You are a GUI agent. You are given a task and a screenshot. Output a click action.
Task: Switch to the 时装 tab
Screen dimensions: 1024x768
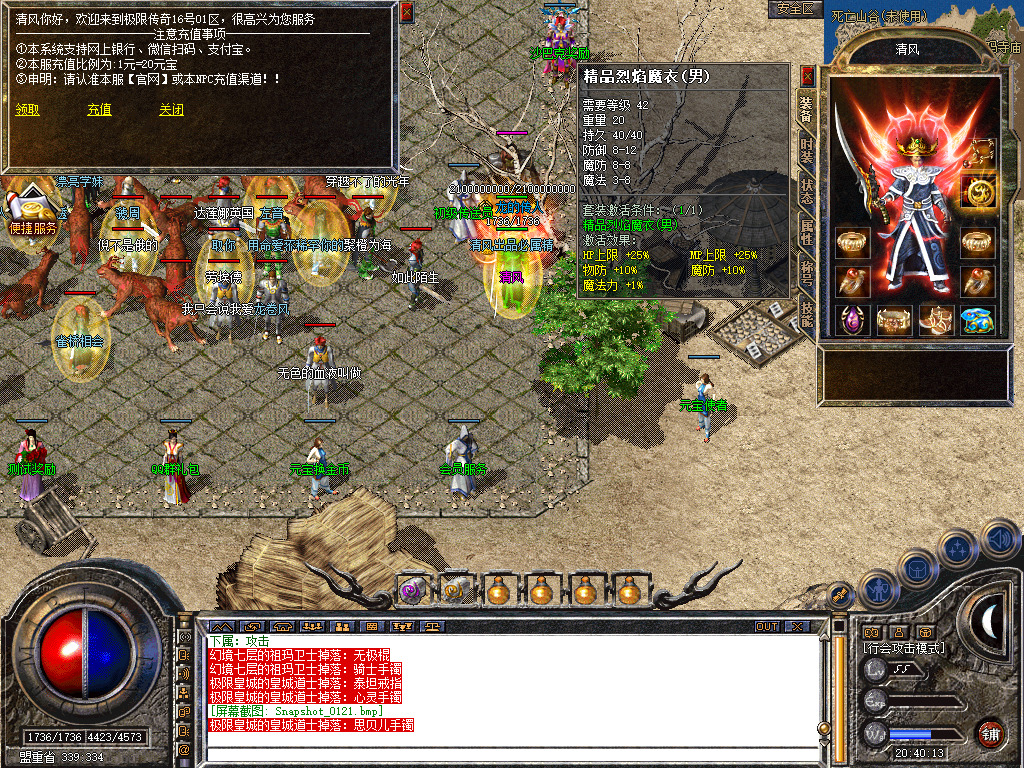pos(806,152)
